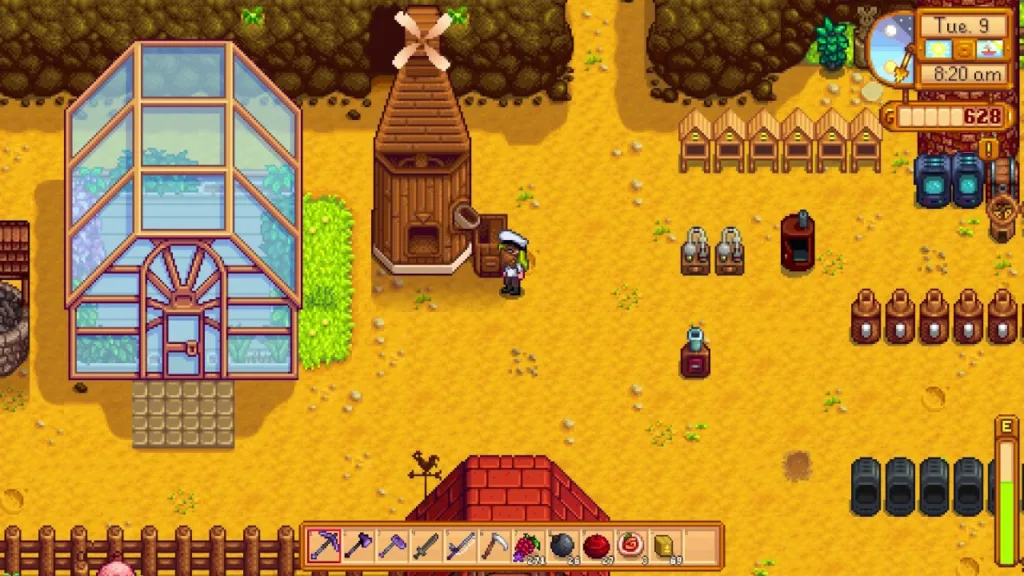
Task: Select the red round fruit slot
Action: point(596,546)
